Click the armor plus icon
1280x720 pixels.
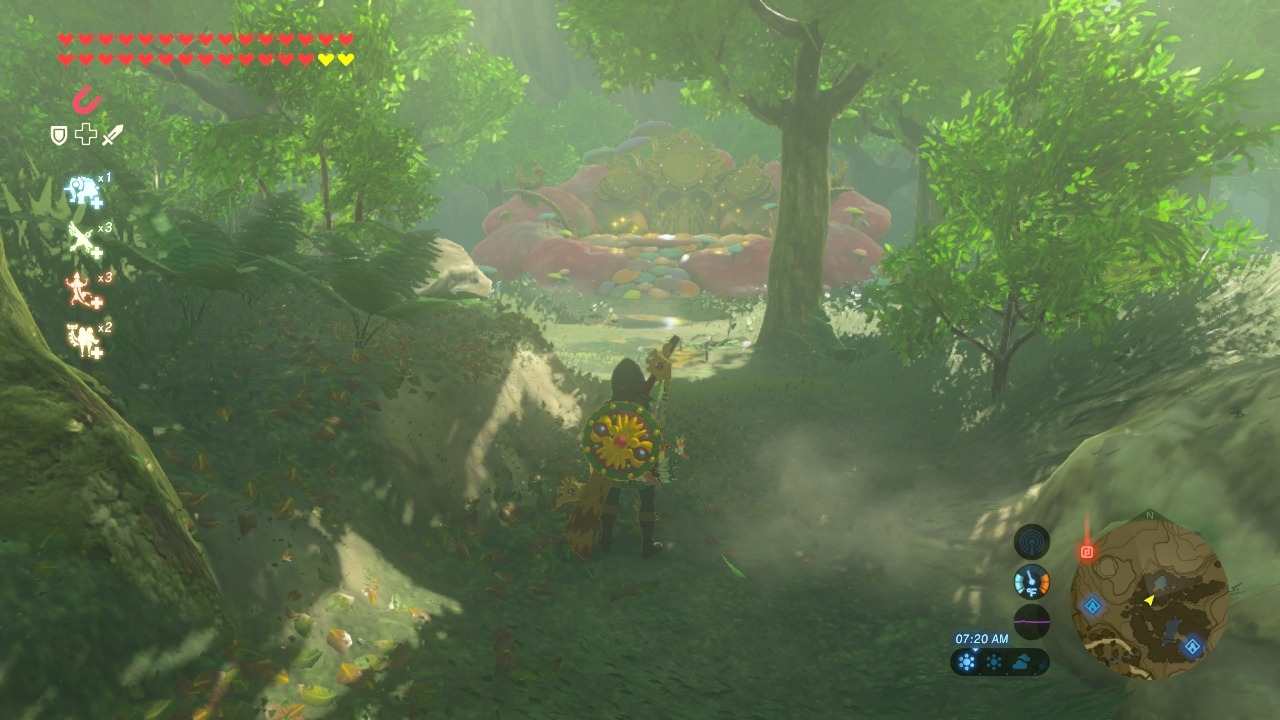point(85,135)
